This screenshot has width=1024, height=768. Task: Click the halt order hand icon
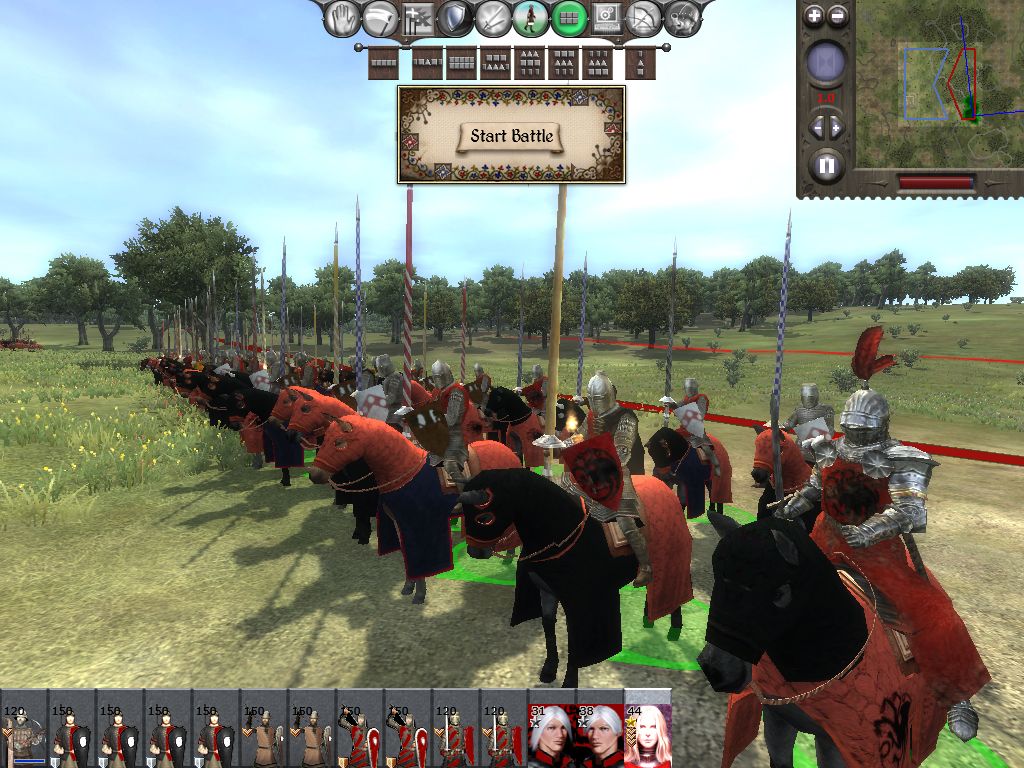[343, 17]
